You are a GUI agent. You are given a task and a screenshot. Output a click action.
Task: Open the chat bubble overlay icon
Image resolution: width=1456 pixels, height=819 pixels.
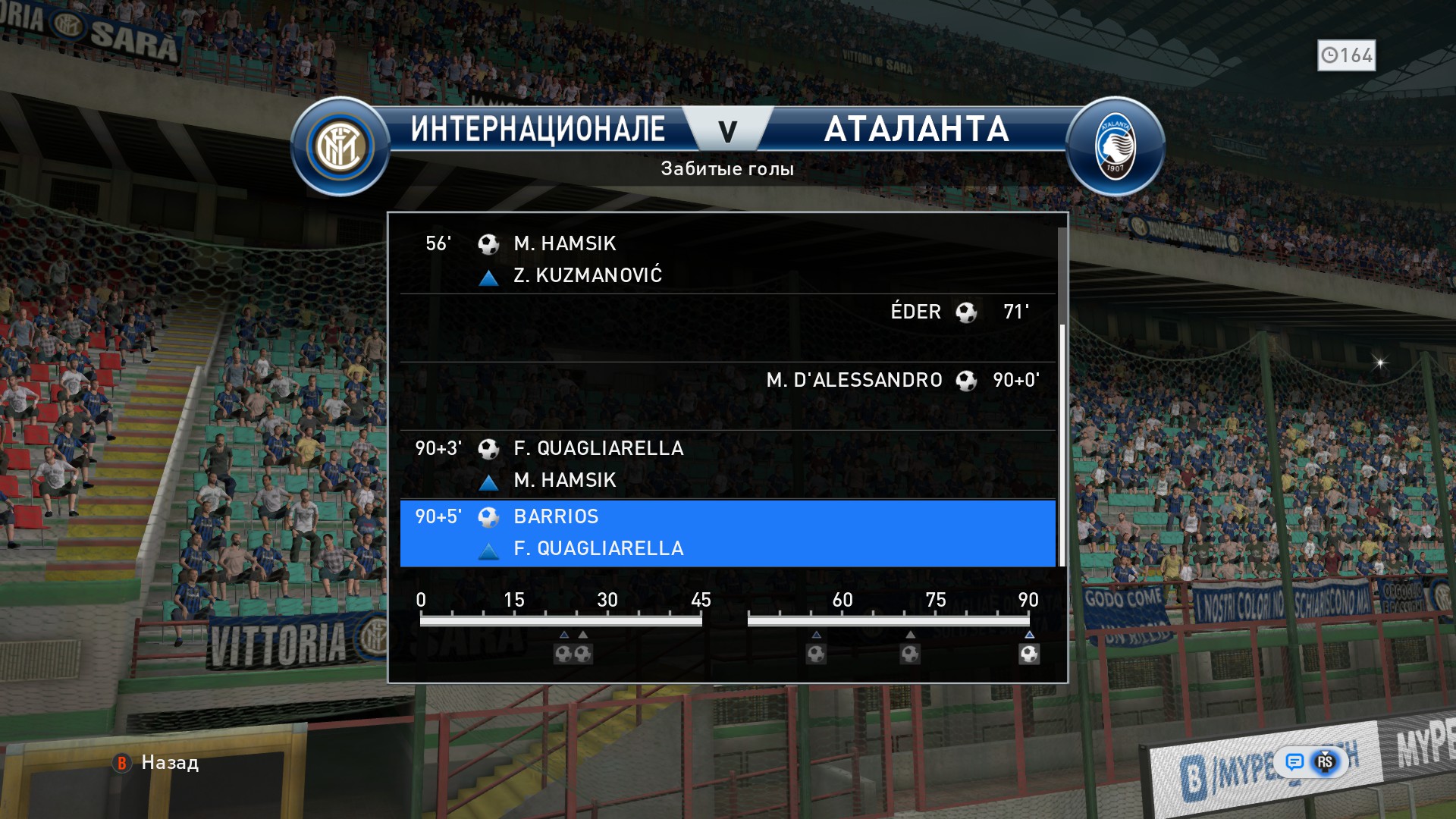1294,761
